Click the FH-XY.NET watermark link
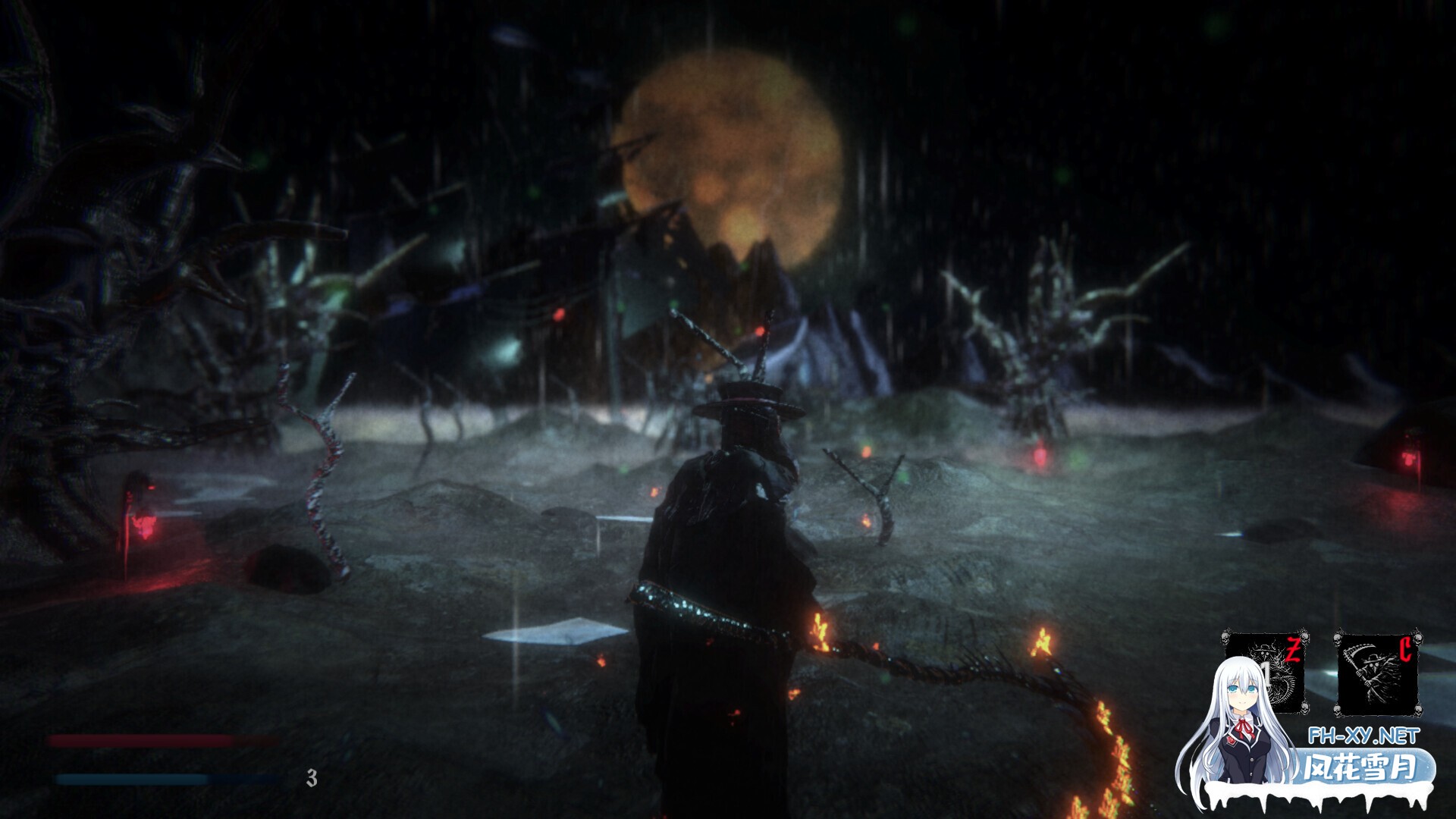Screen dimensions: 1456x819 (1363, 736)
